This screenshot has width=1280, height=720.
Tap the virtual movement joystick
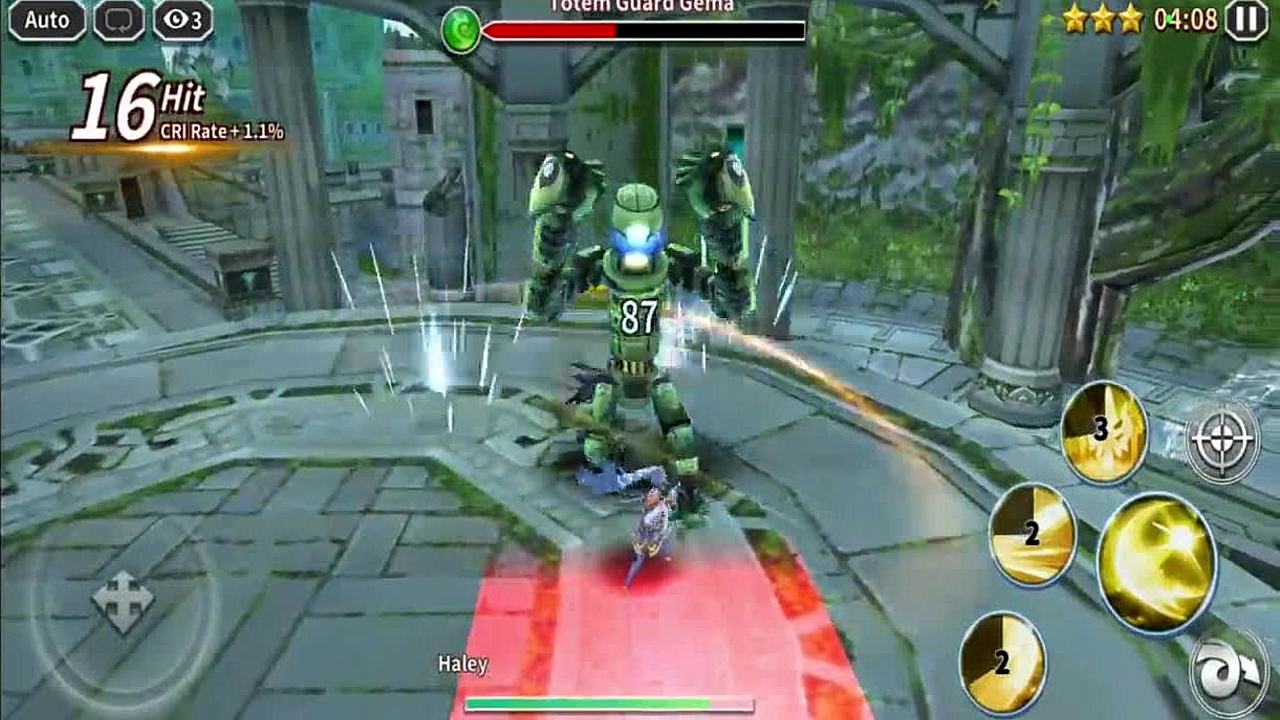pos(123,602)
